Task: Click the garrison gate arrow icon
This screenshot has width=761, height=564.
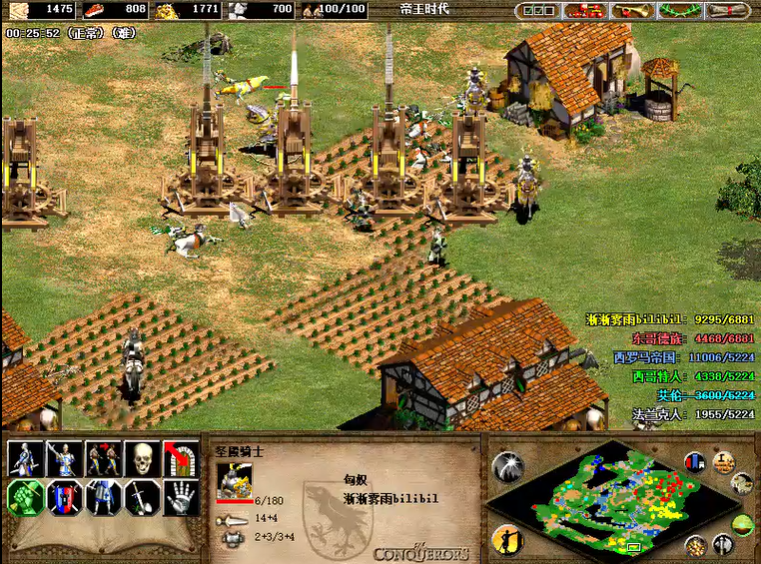Action: 180,458
